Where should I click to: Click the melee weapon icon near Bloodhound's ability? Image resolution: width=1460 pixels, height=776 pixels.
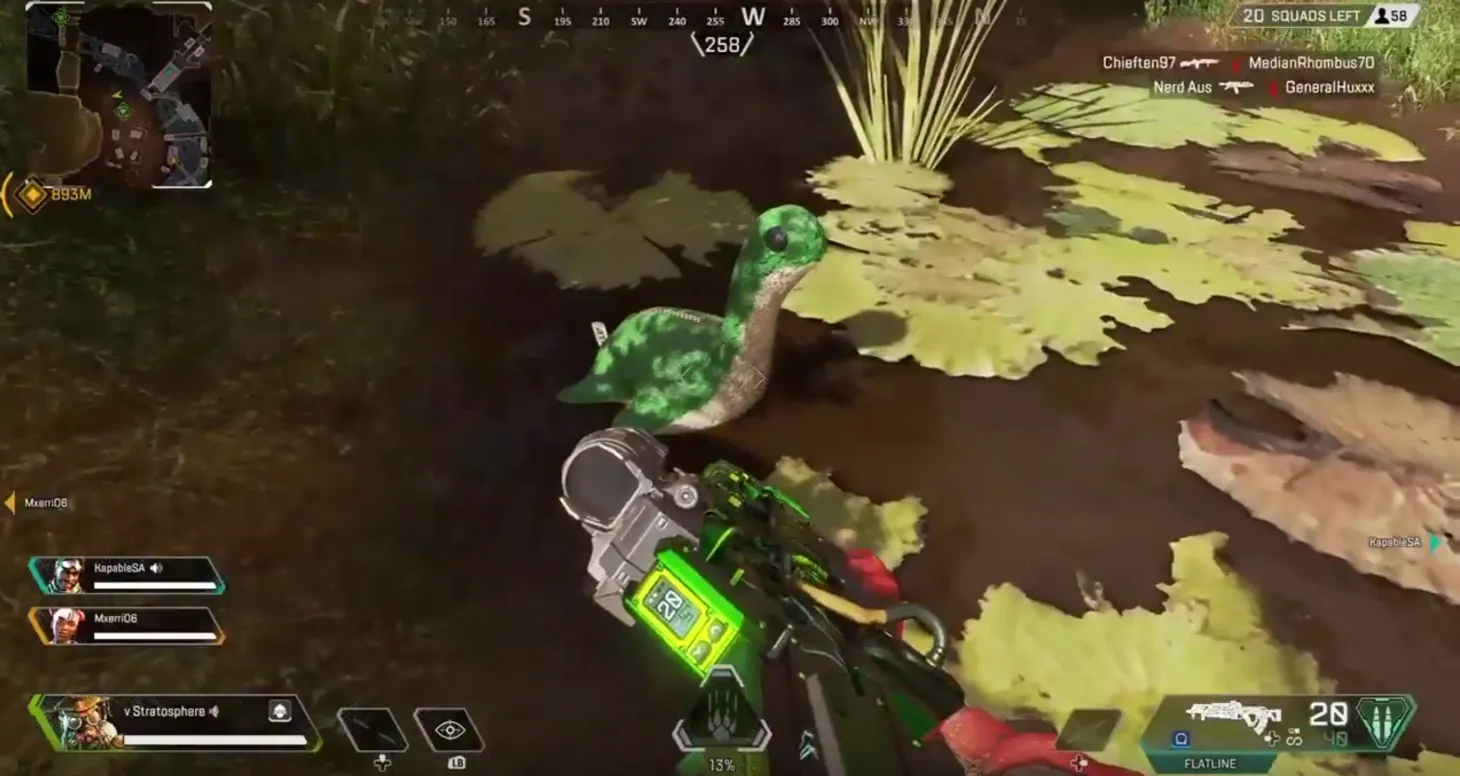point(372,728)
